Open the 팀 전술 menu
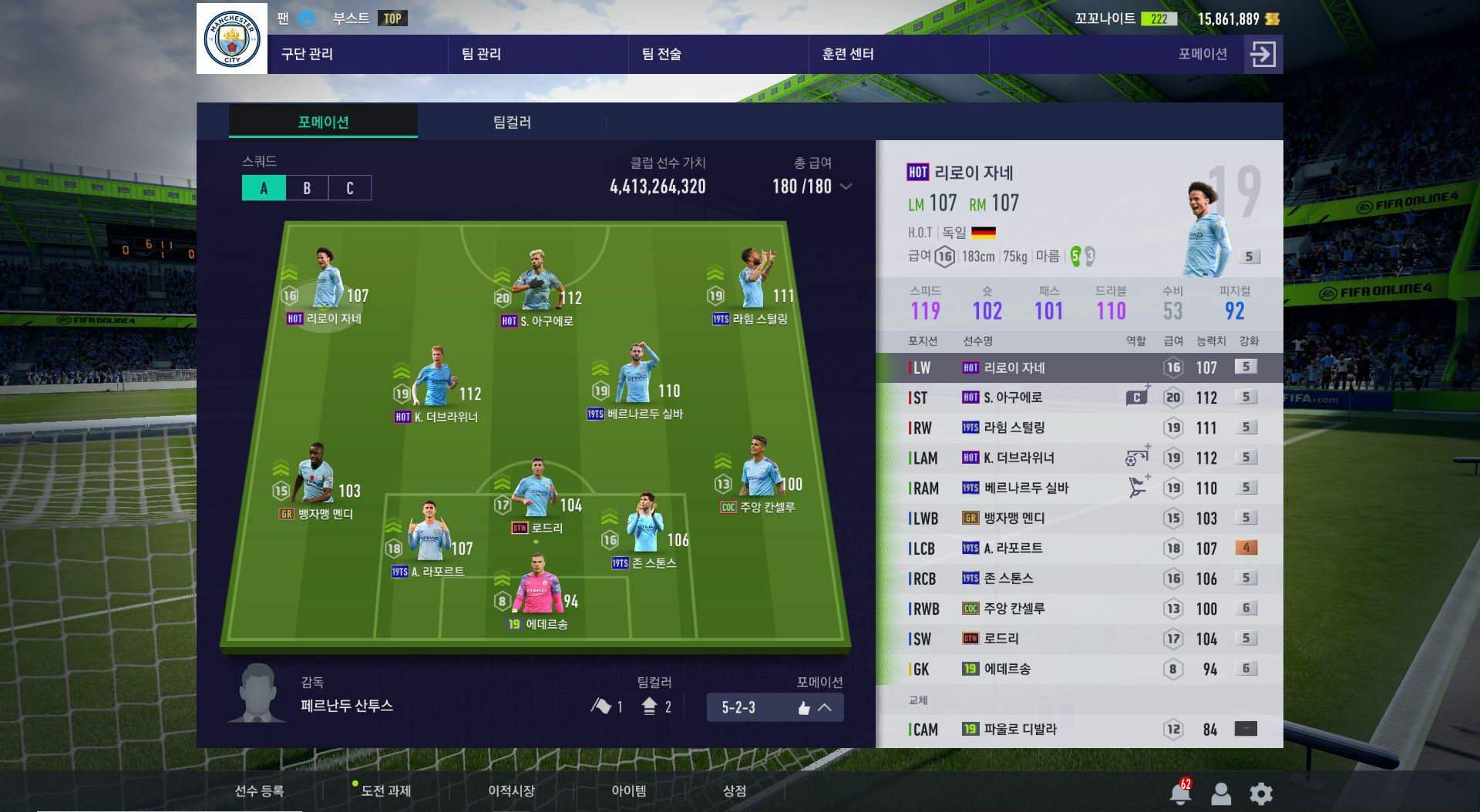The width and height of the screenshot is (1480, 812). (661, 54)
